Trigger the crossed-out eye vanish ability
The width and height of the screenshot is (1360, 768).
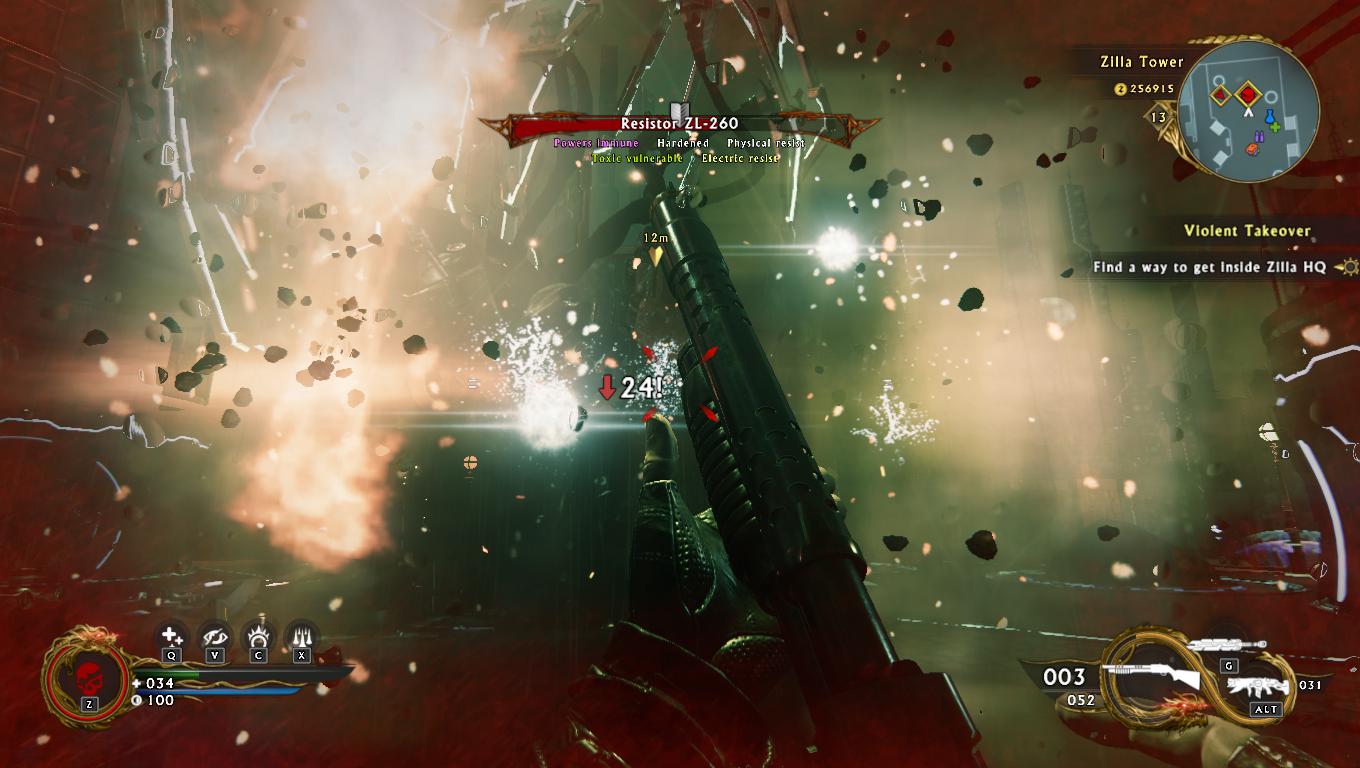point(215,635)
